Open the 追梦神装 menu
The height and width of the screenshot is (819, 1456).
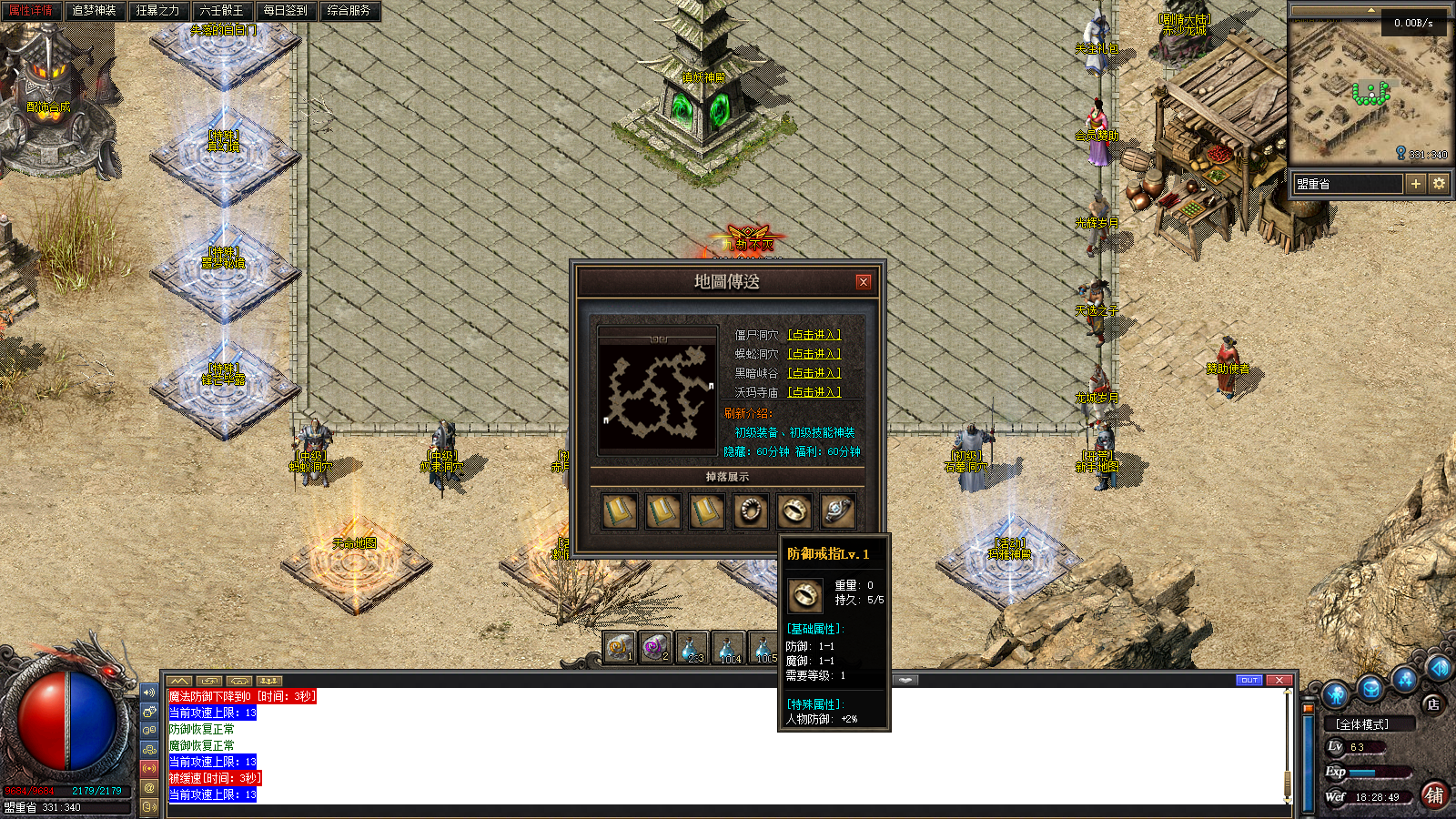coord(94,11)
